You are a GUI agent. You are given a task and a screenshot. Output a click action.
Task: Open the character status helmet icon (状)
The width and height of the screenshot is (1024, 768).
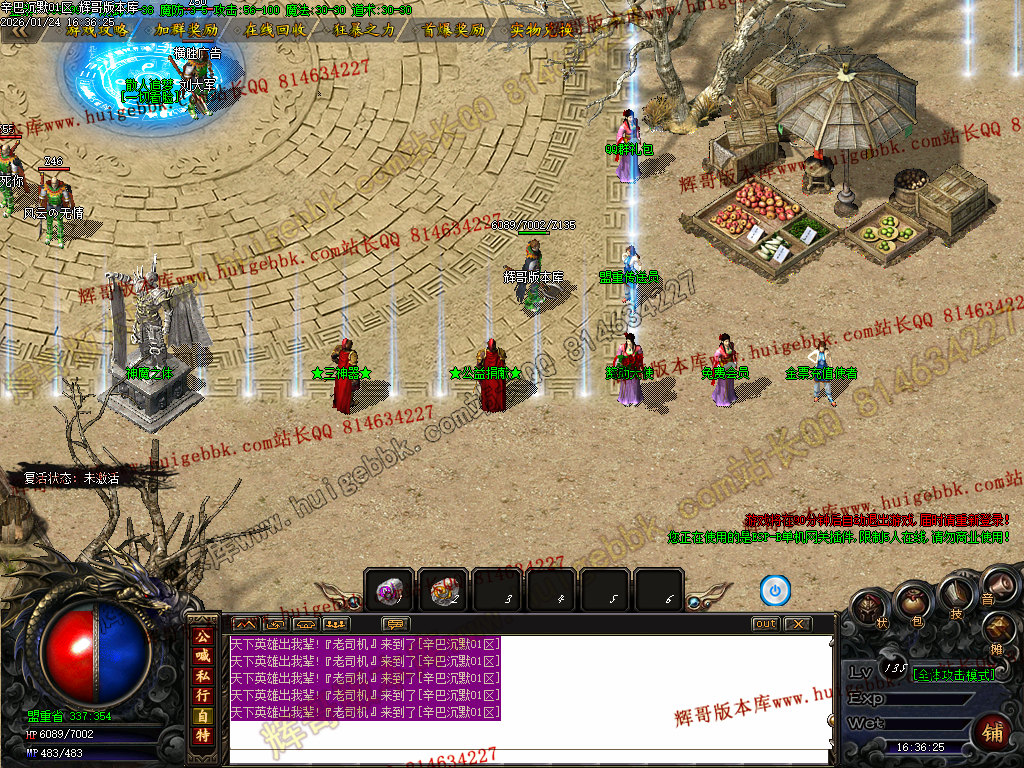[x=870, y=607]
